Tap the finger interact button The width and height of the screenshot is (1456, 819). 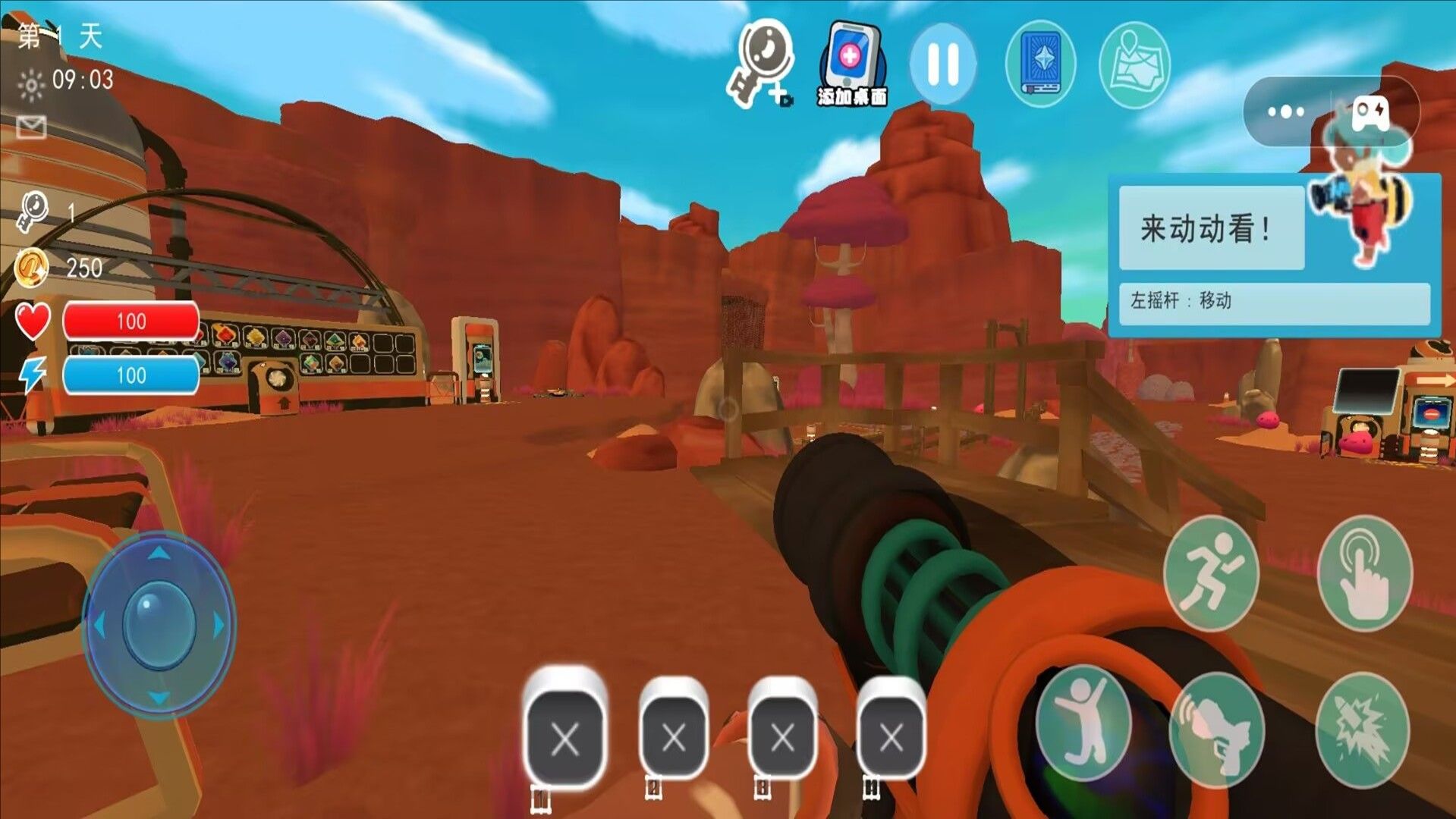pyautogui.click(x=1365, y=573)
